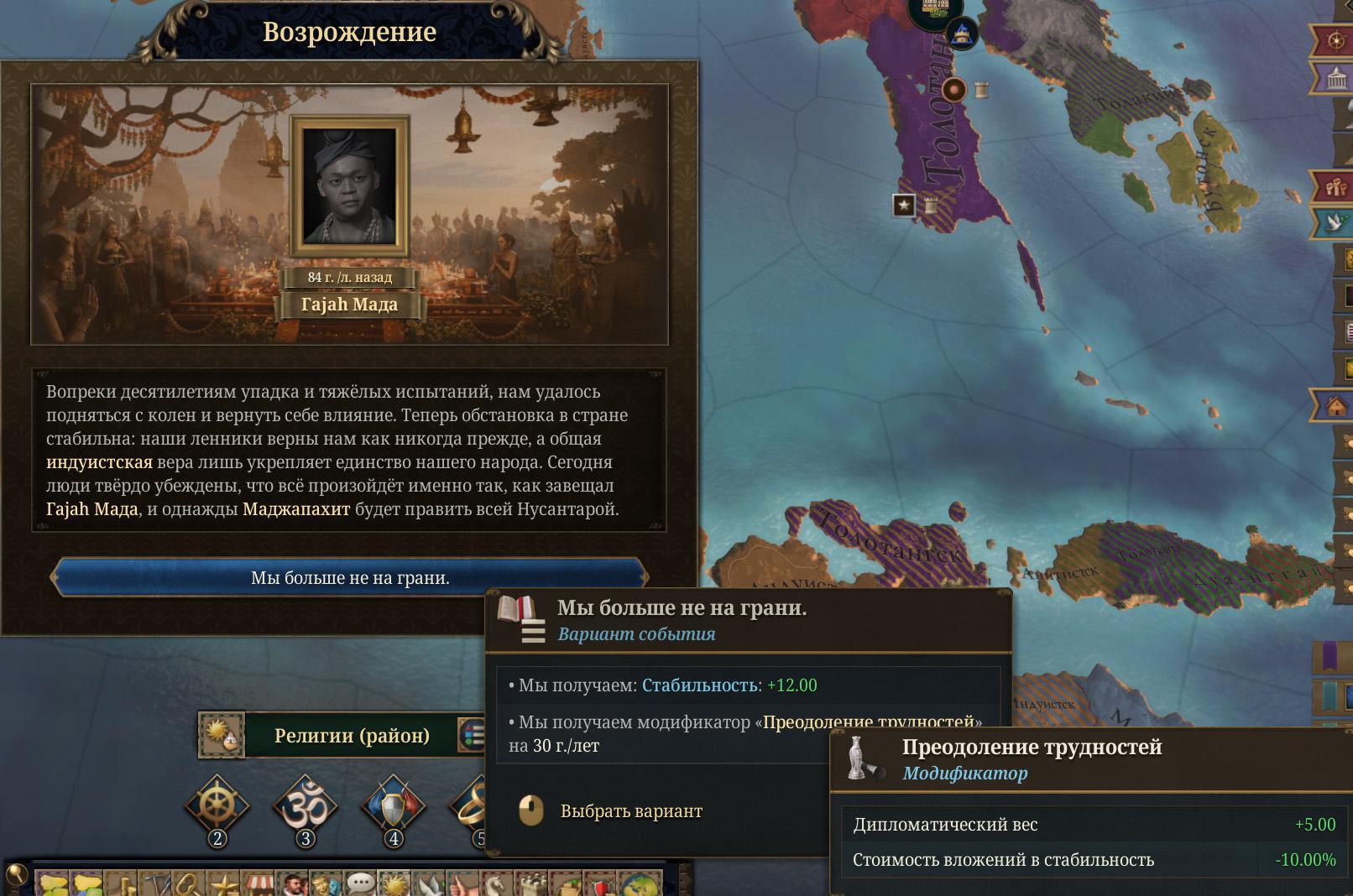
Task: Click the speech bubble icon in the bottom toolbar
Action: coord(360,884)
